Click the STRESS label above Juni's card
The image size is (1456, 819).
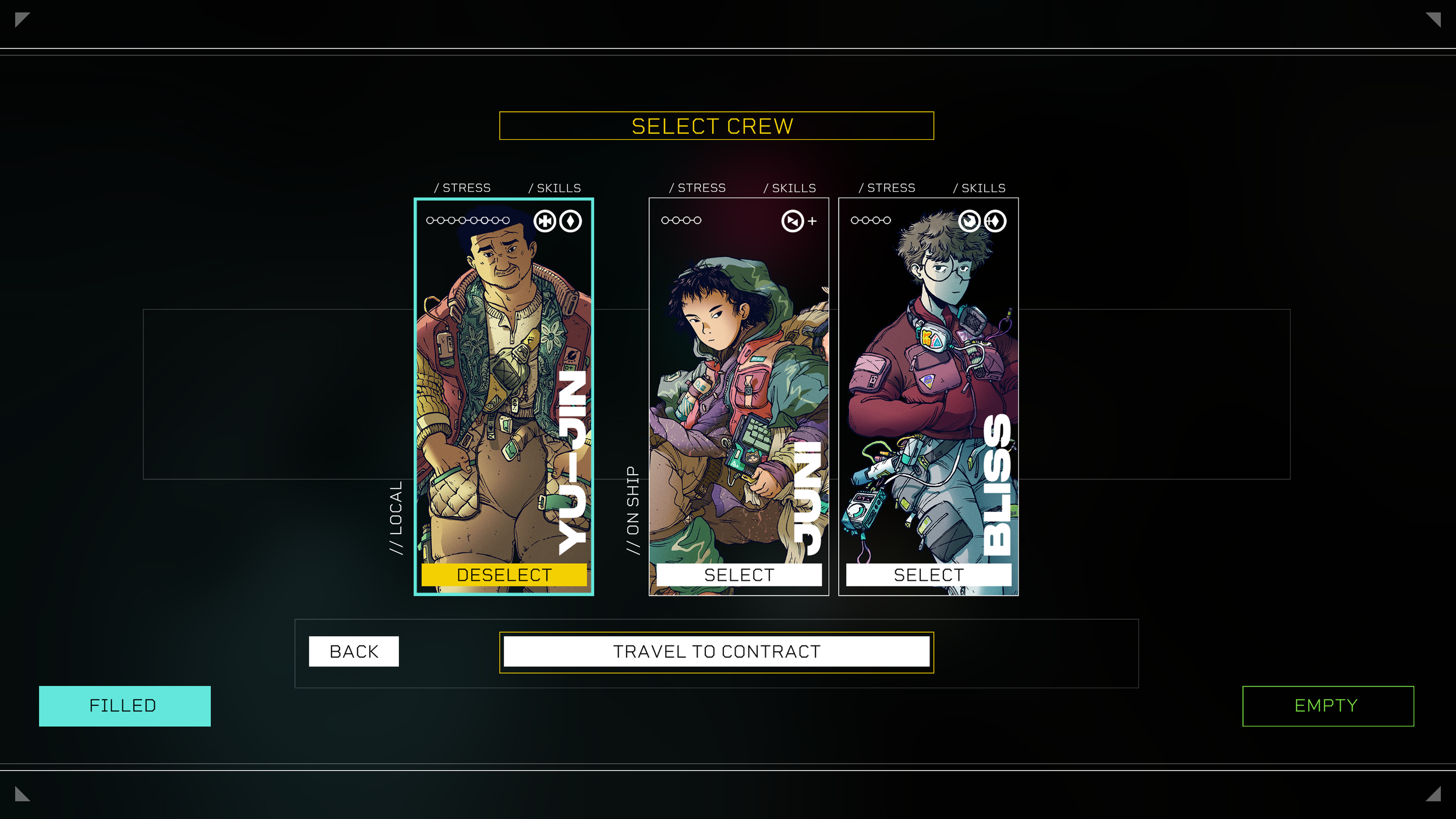697,188
